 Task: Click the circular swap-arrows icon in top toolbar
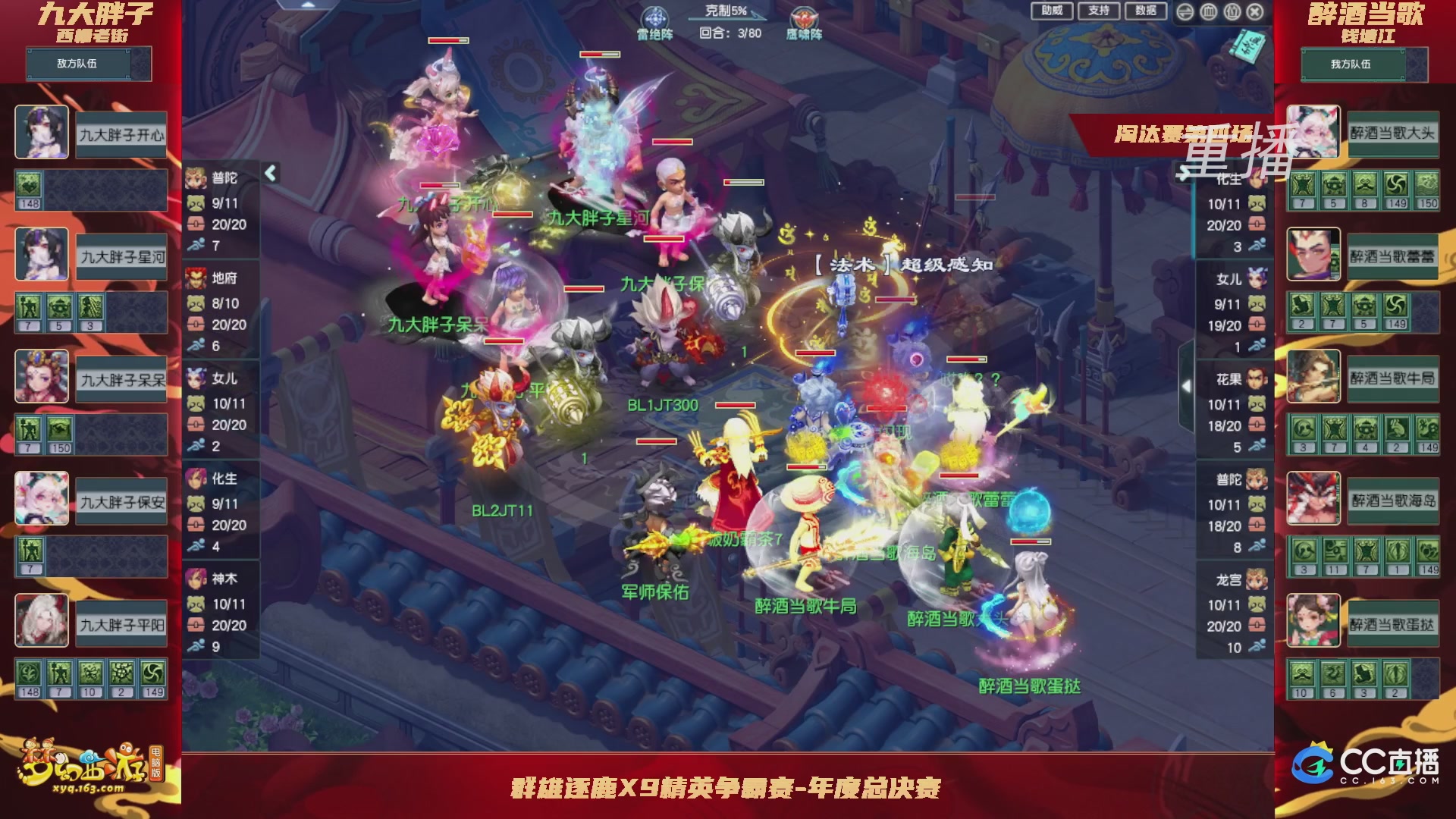(x=1185, y=12)
